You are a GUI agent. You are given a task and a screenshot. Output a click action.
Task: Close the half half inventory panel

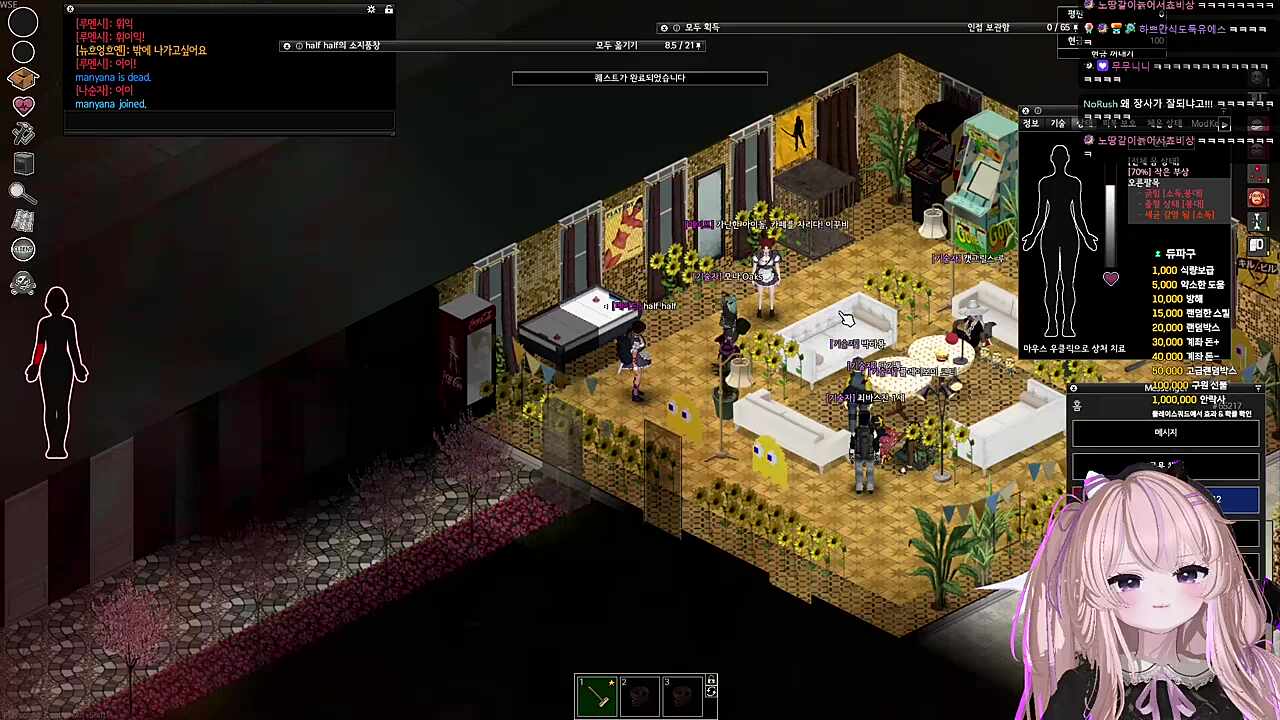pyautogui.click(x=287, y=46)
